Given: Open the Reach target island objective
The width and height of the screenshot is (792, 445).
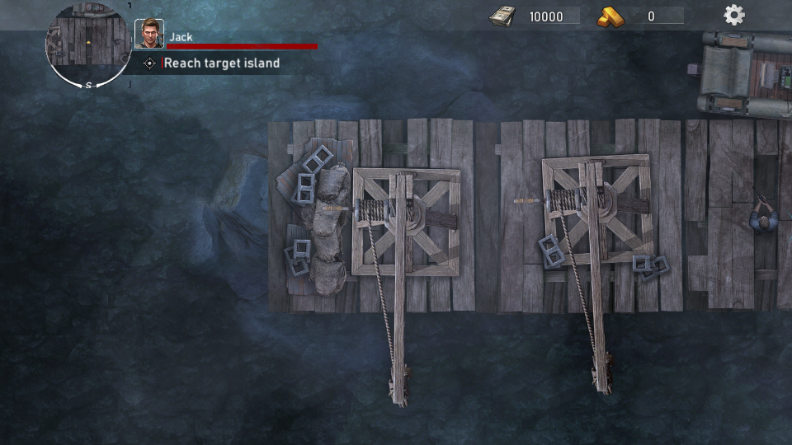Looking at the screenshot, I should (223, 63).
